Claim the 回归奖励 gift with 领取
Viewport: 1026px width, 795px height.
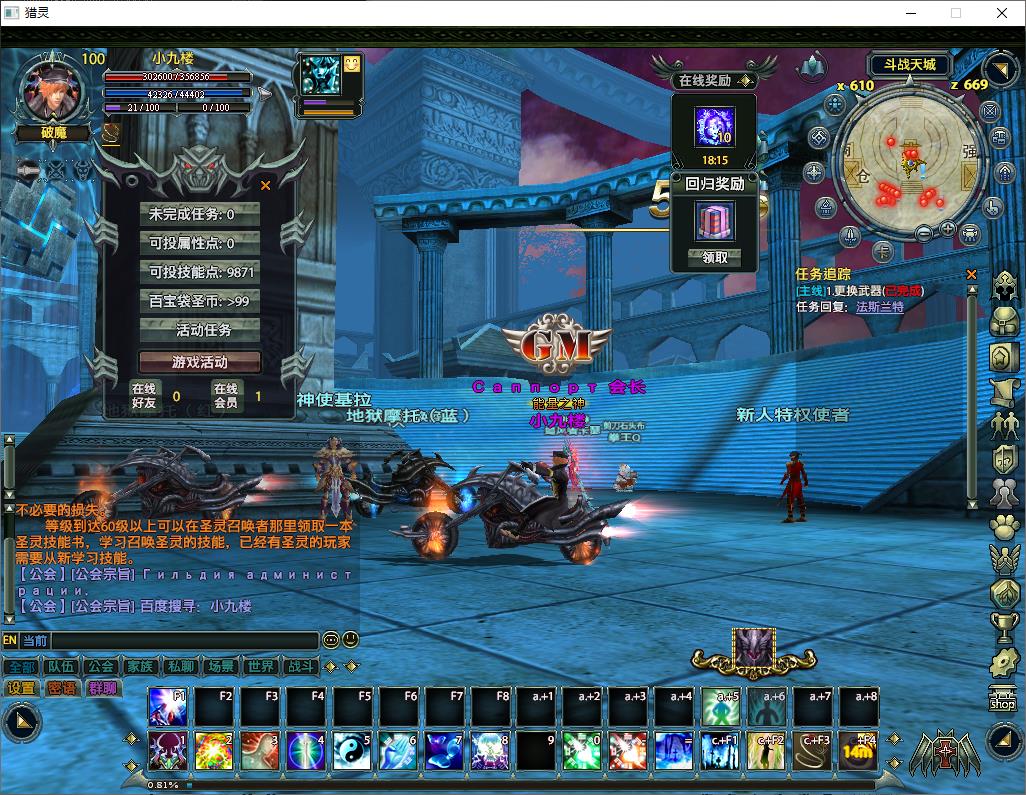coord(715,257)
